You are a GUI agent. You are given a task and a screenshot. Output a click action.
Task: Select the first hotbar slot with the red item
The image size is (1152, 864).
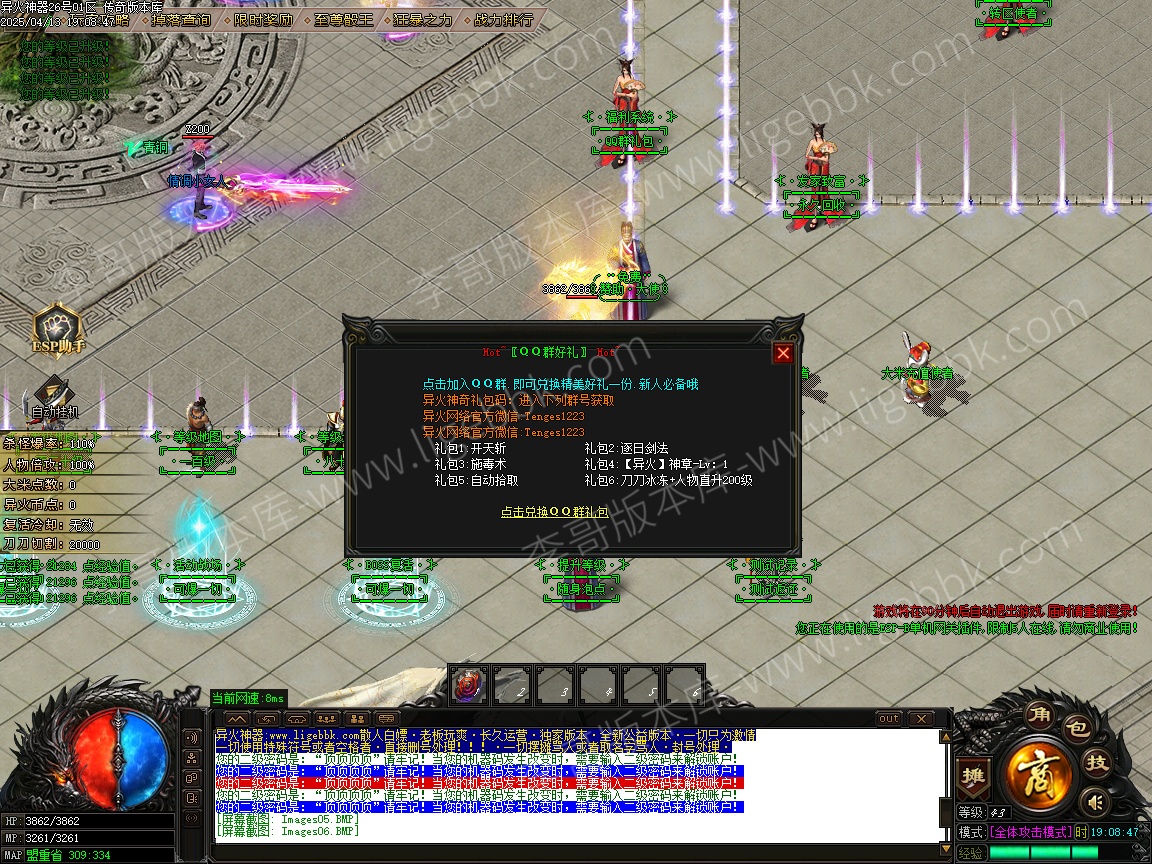pos(469,686)
